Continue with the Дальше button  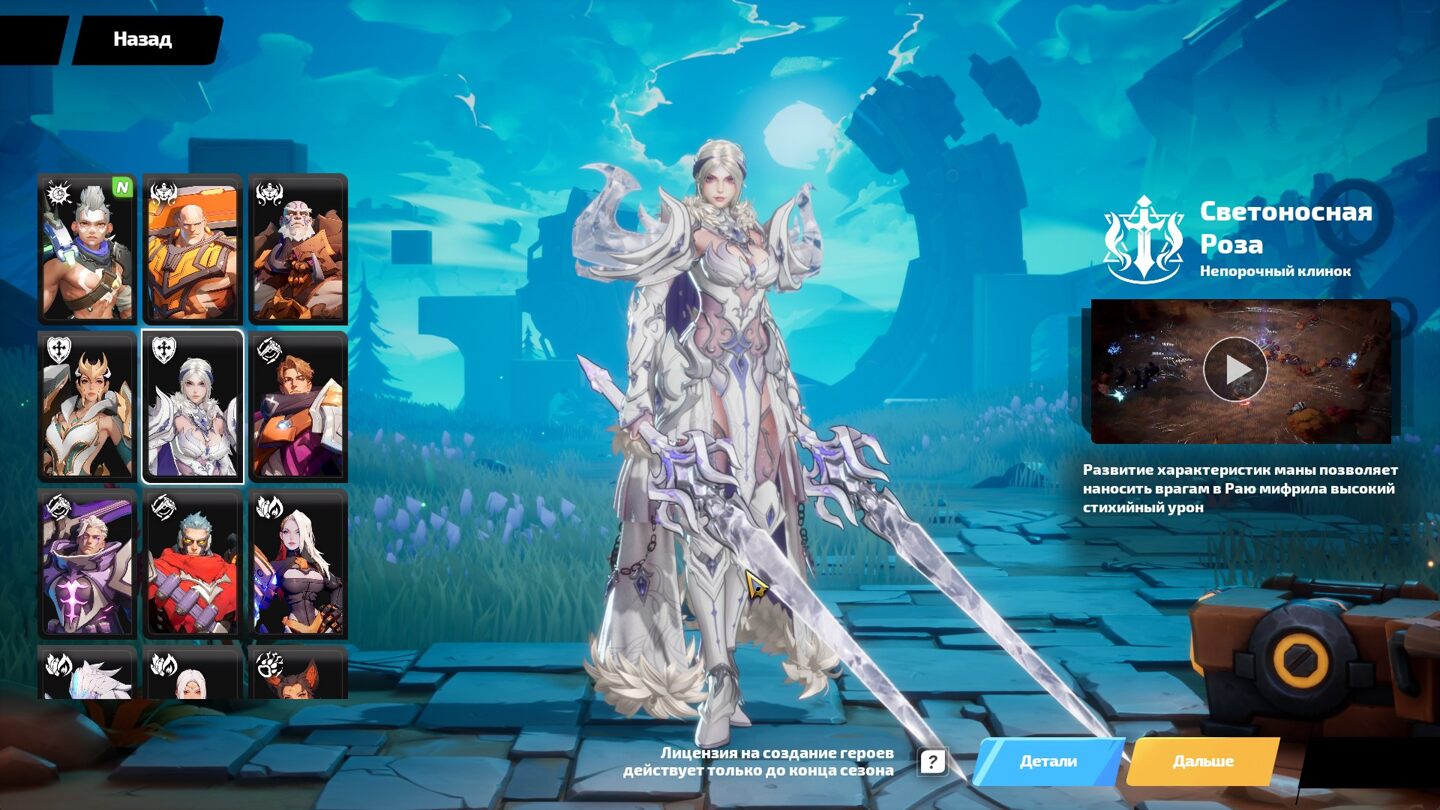pyautogui.click(x=1203, y=762)
